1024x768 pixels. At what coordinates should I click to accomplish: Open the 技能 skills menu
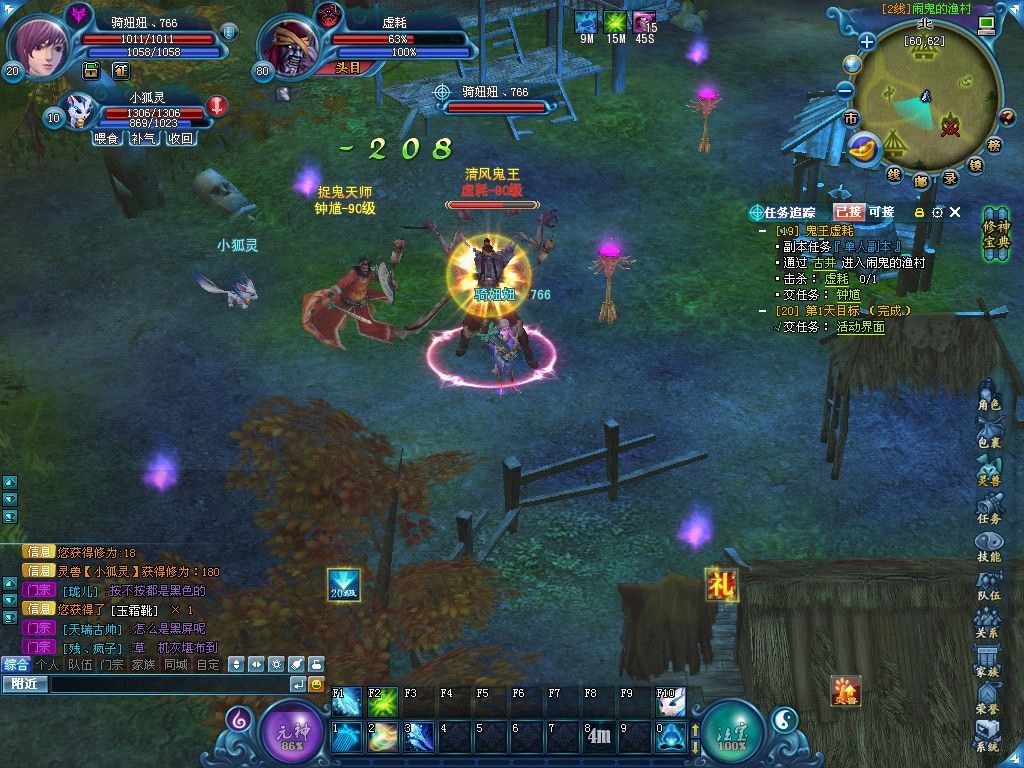[989, 548]
